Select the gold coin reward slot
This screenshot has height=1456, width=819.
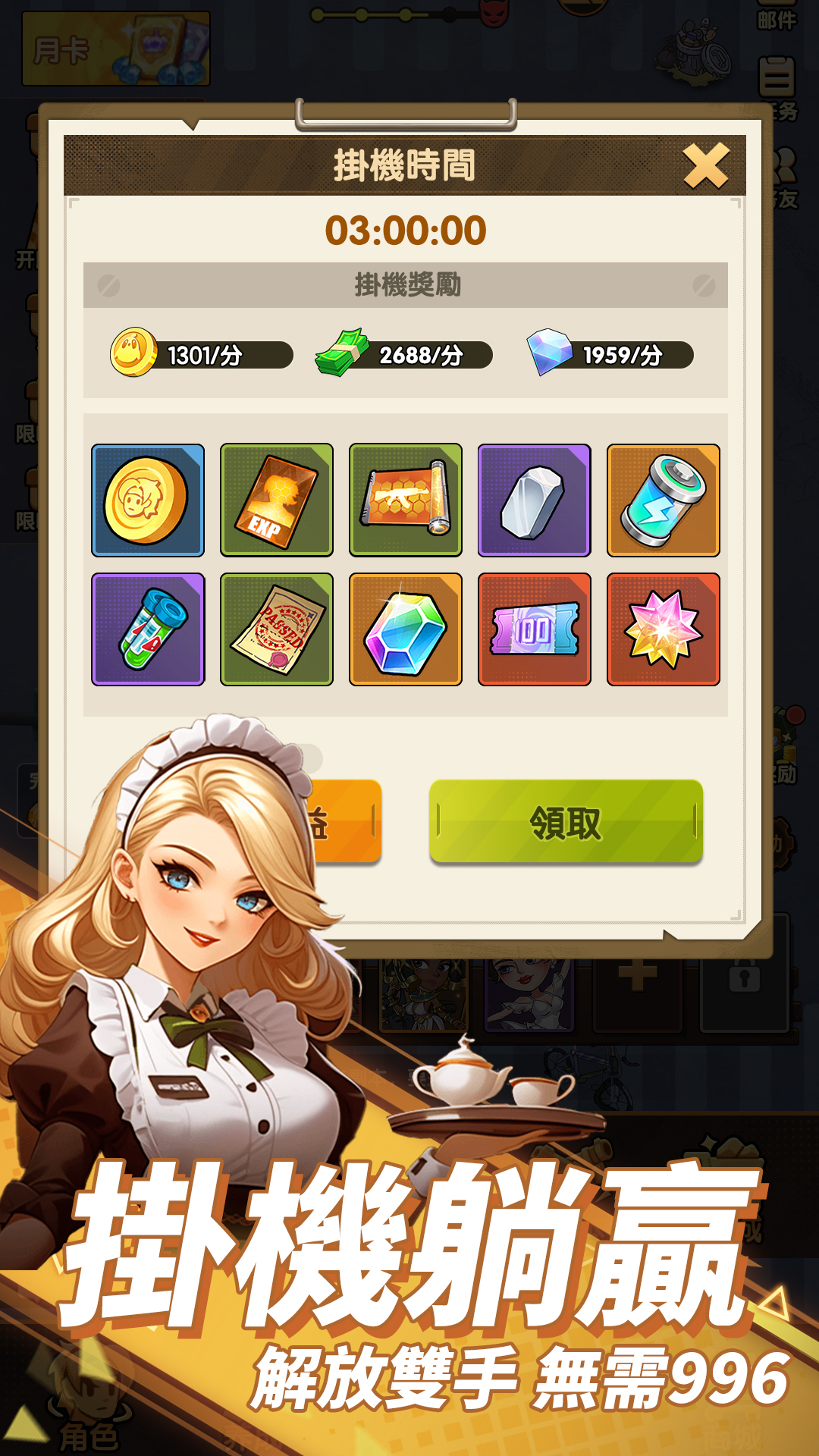148,500
